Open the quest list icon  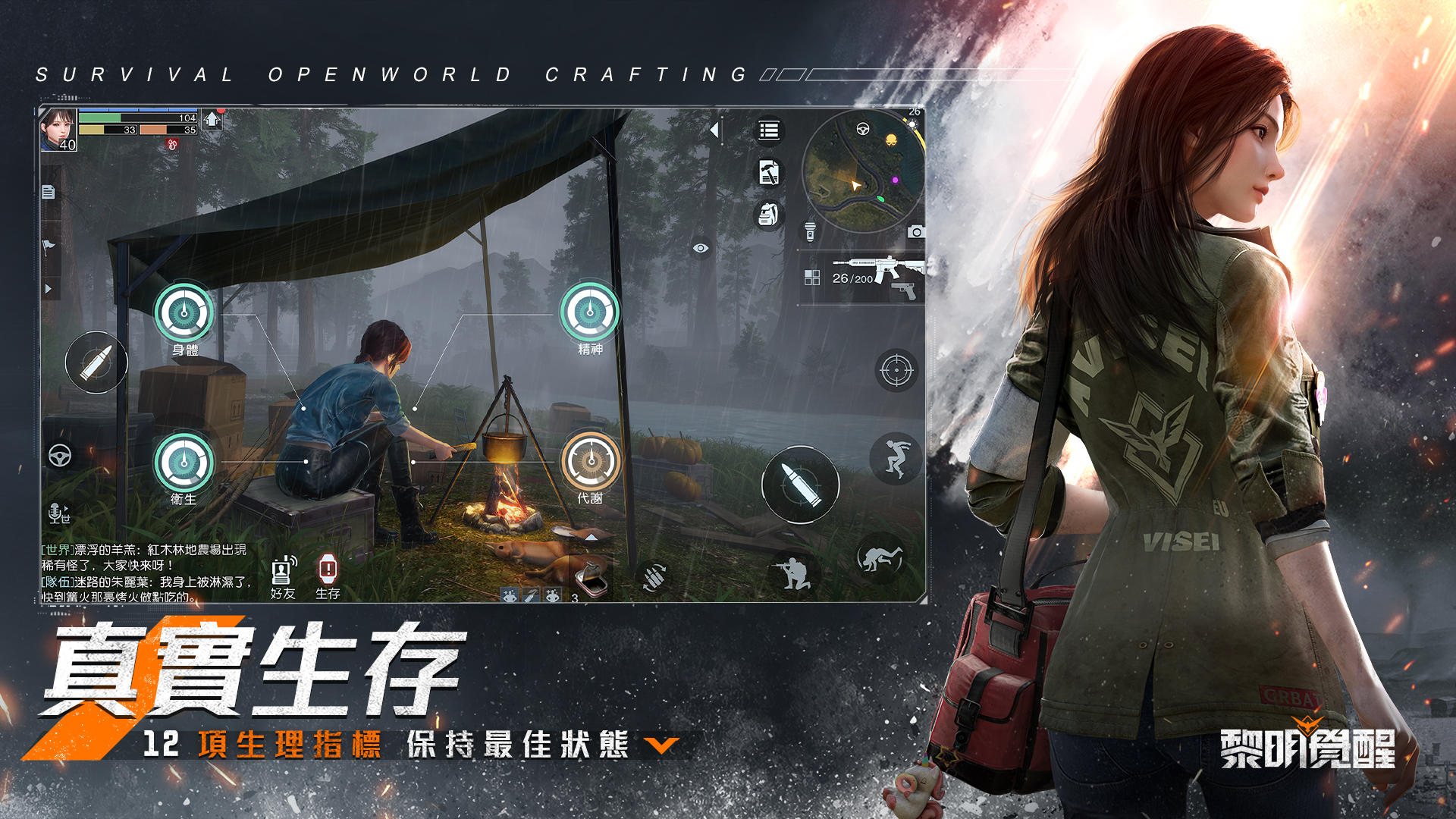[x=768, y=130]
